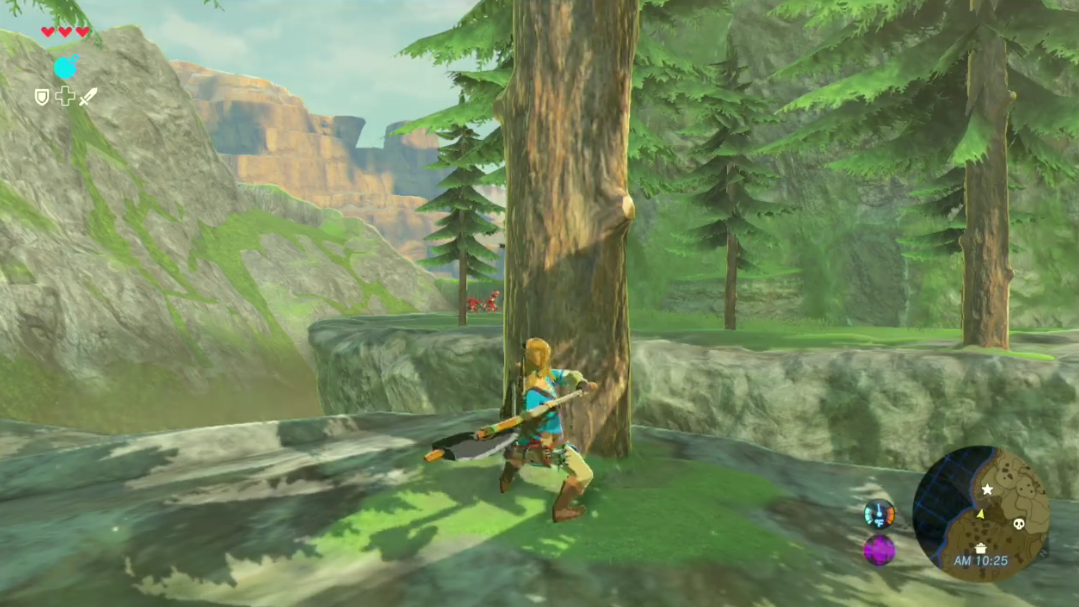Viewport: 1079px width, 607px height.
Task: Select the sword weapon quick-select icon
Action: click(88, 97)
